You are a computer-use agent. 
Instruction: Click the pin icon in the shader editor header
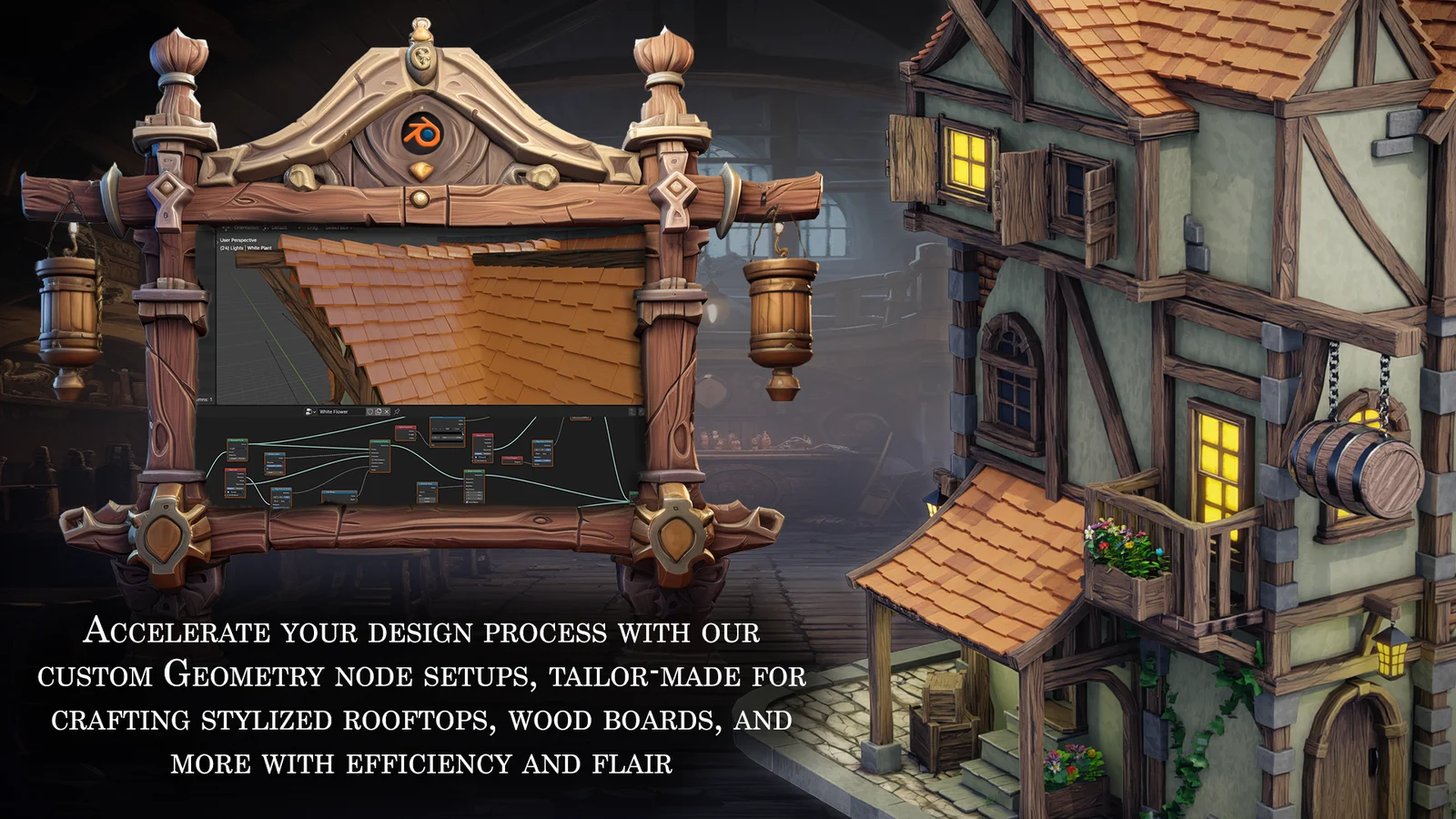pos(397,411)
